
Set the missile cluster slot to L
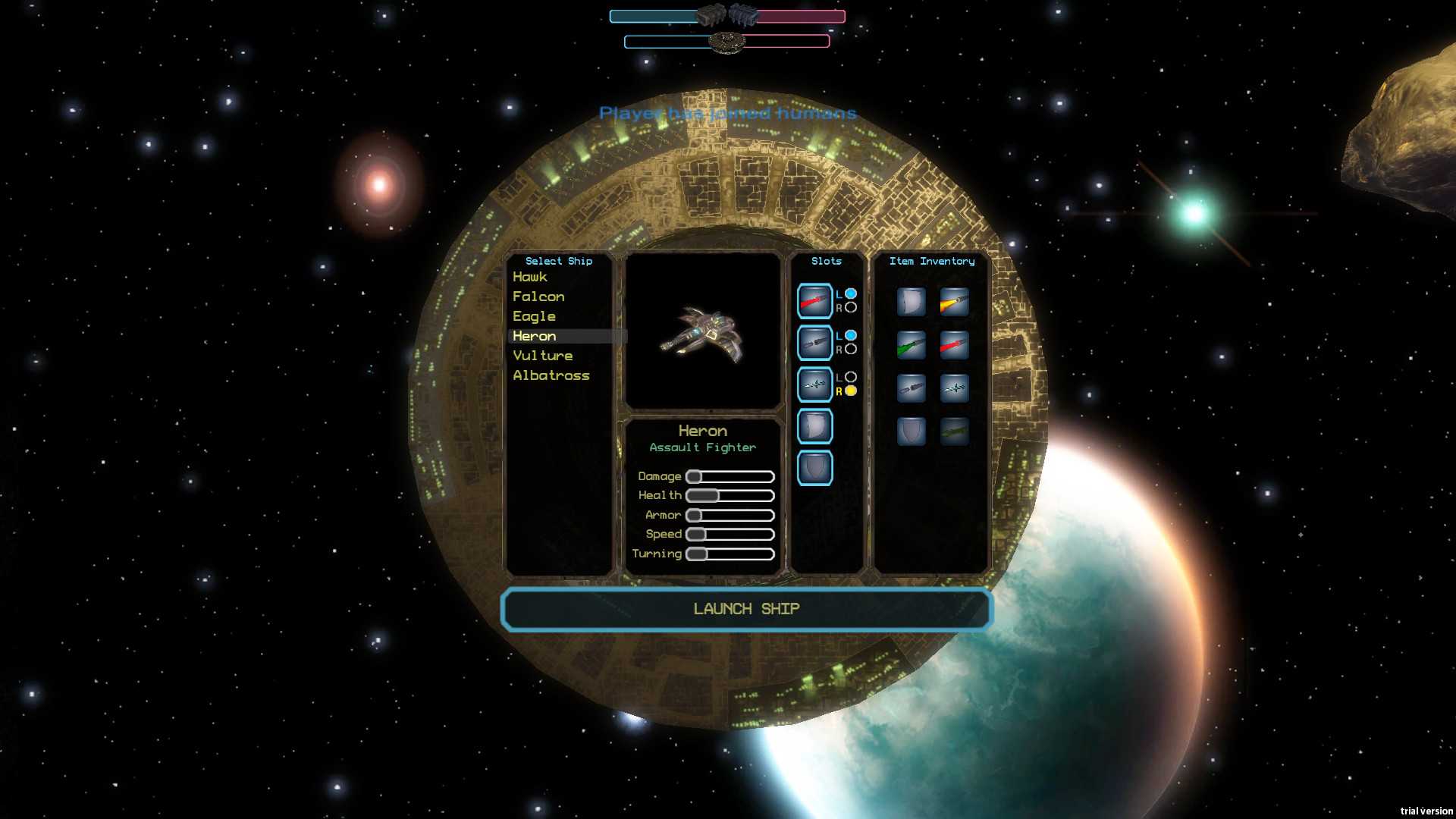(851, 377)
